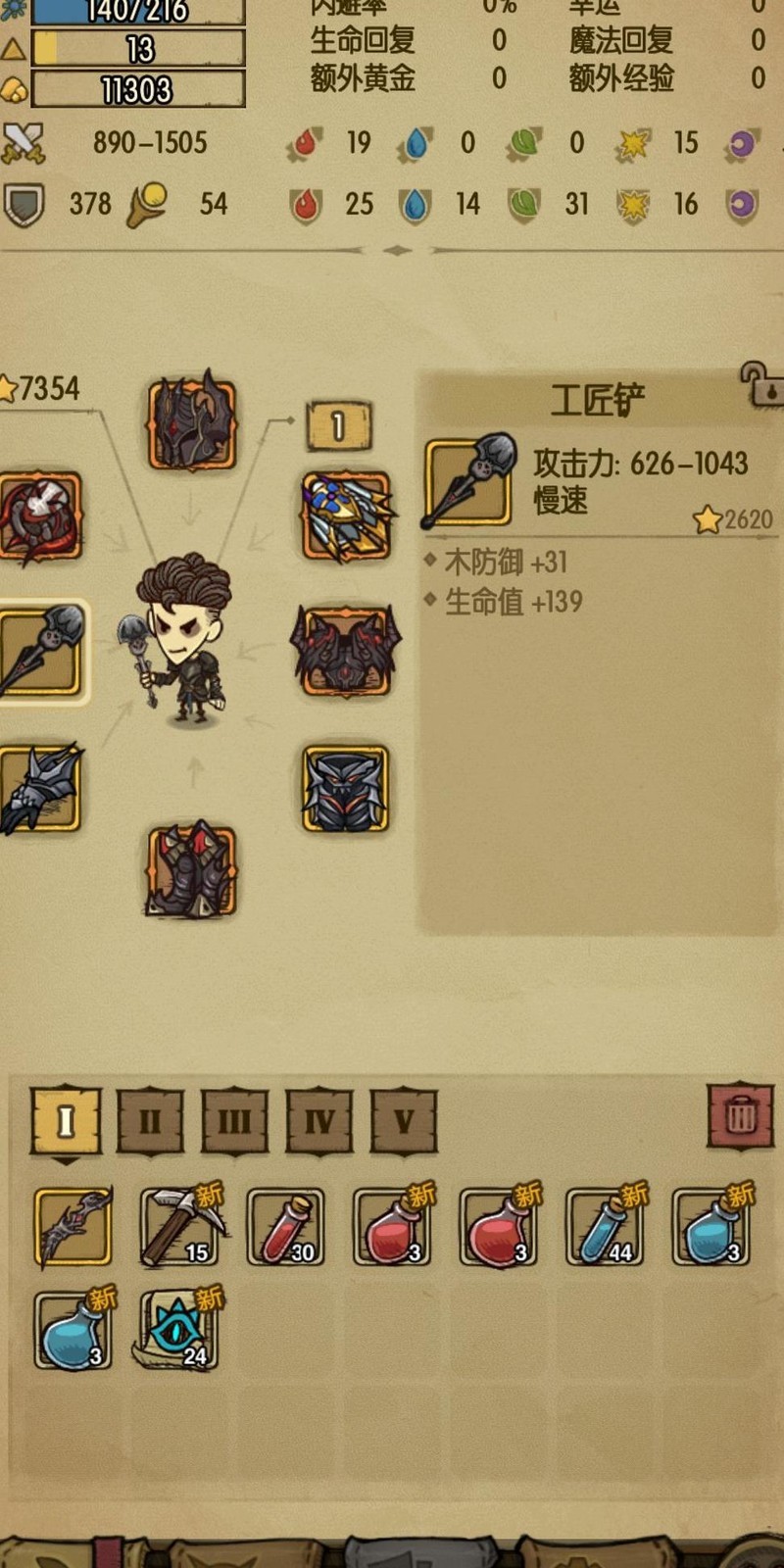Select the red skull amulet slot
The width and height of the screenshot is (784, 1568).
point(40,517)
